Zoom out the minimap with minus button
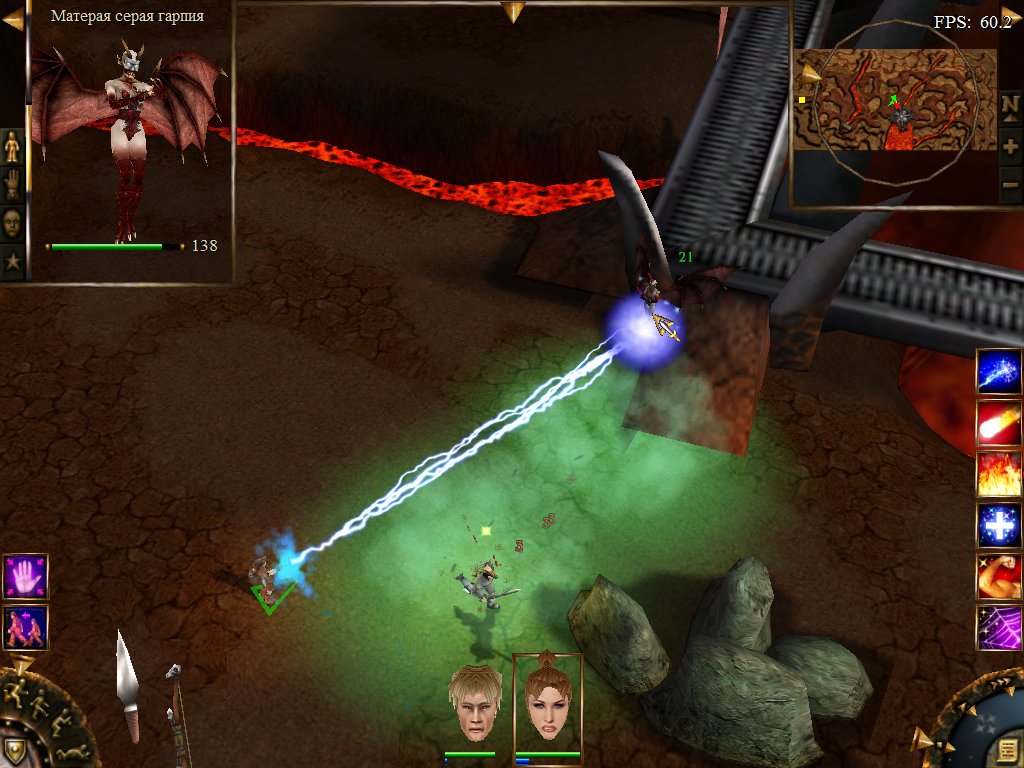The height and width of the screenshot is (768, 1024). (1010, 185)
